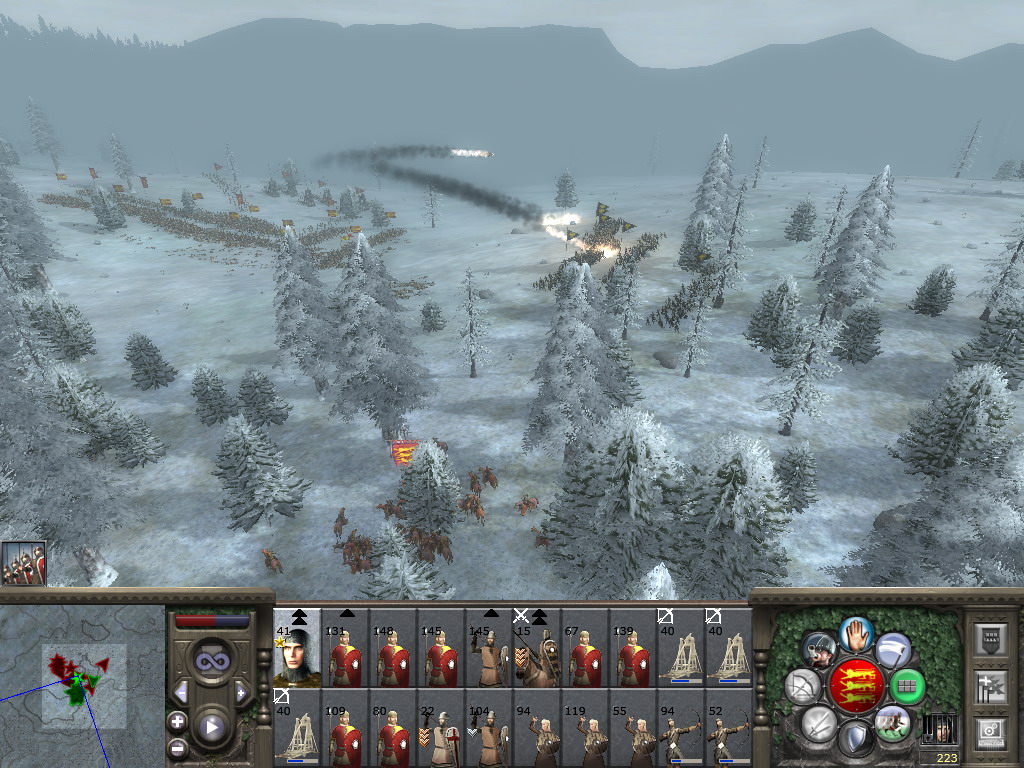Screen dimensions: 1024x768
Task: Zoom in the minimap with the plus button
Action: point(177,721)
